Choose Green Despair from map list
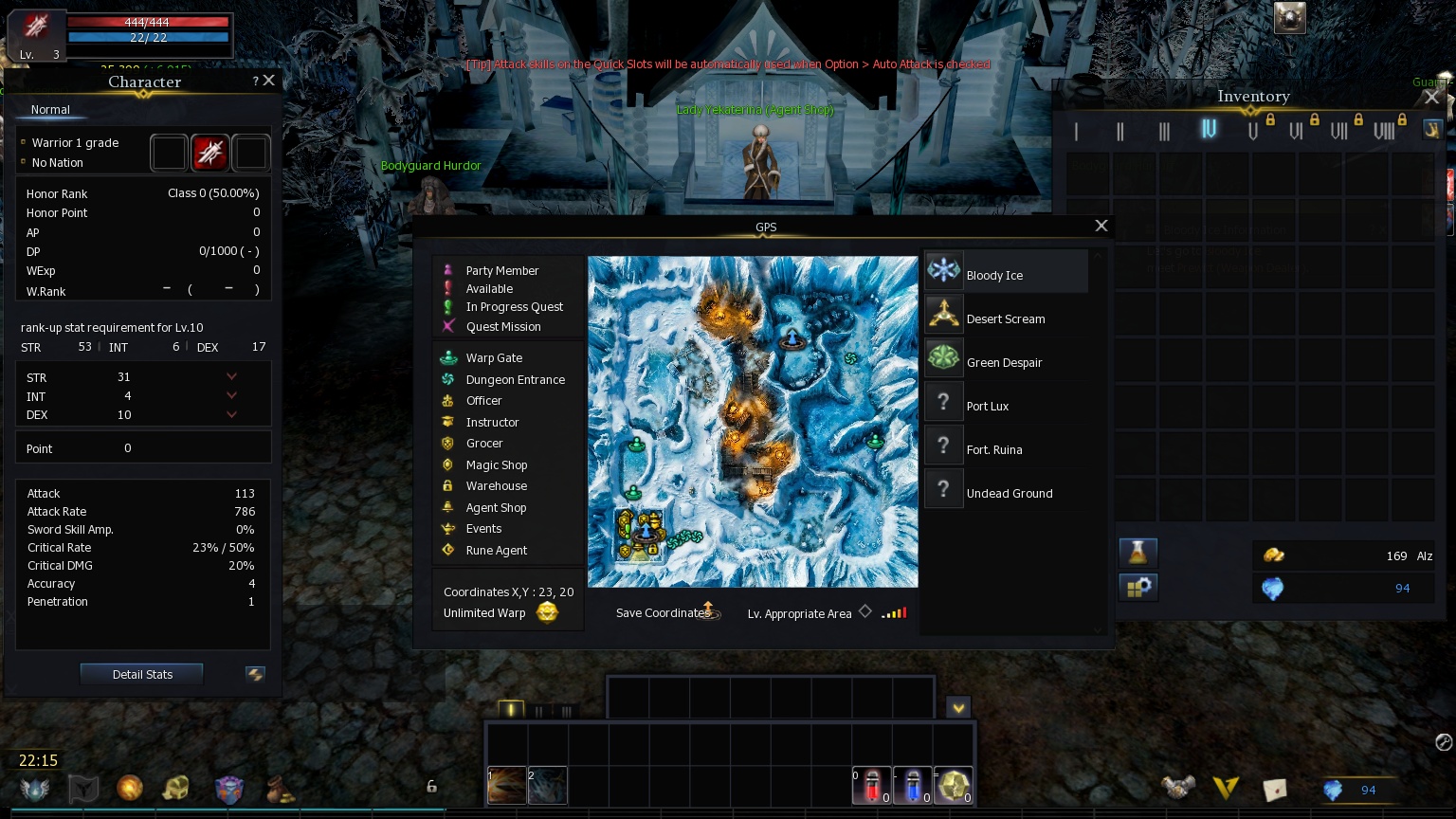 tap(1004, 362)
